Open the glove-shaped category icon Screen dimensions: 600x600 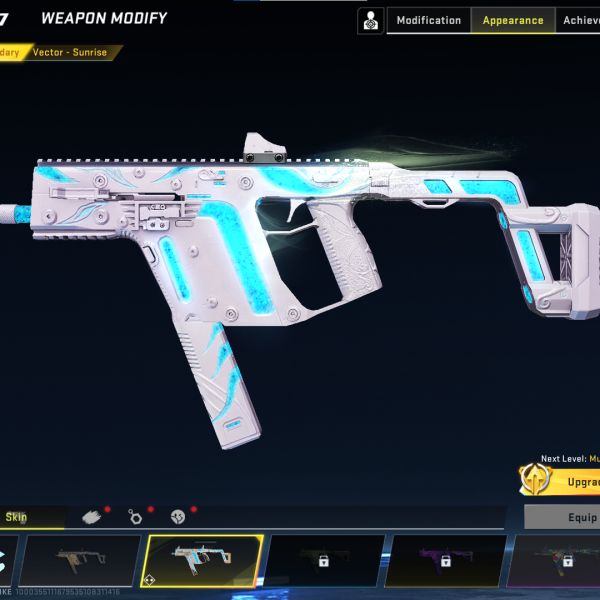pyautogui.click(x=92, y=517)
